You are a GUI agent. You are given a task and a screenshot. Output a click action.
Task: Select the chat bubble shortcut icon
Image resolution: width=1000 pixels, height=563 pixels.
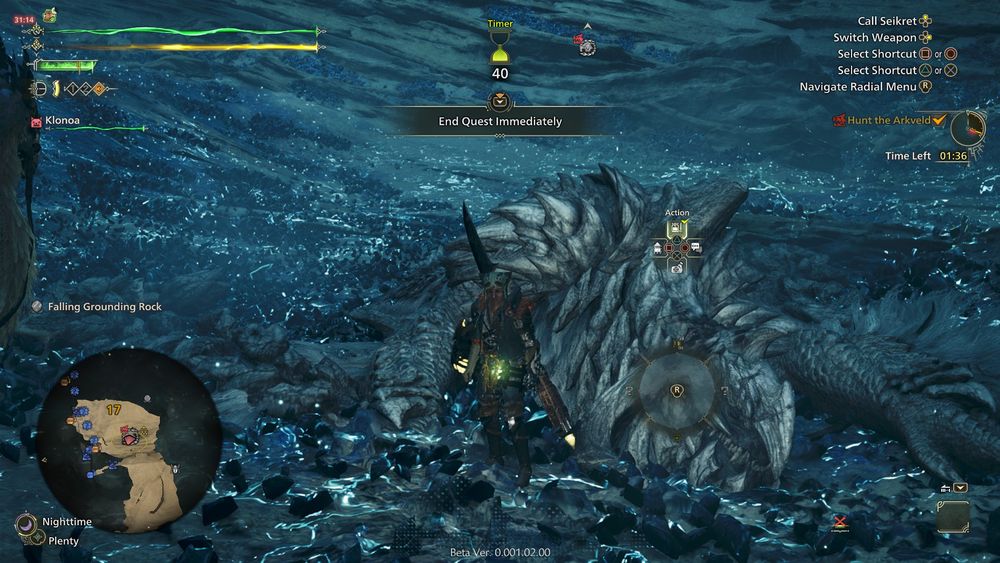695,247
